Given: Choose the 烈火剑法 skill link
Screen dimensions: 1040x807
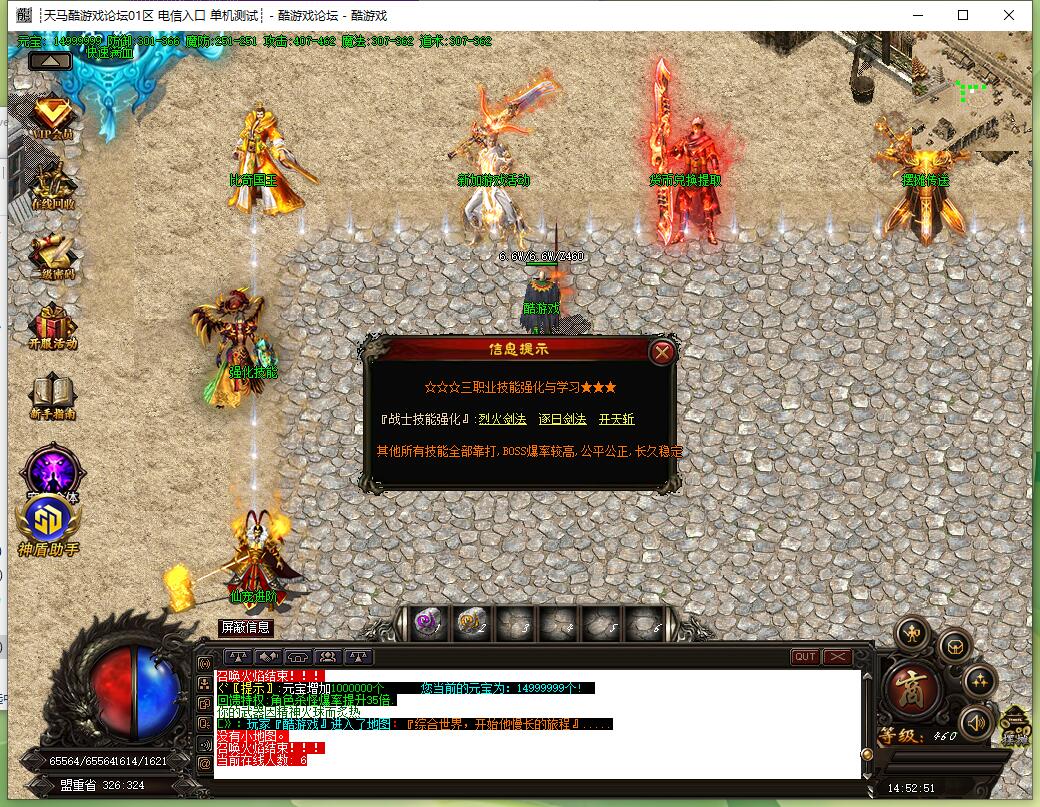Looking at the screenshot, I should (502, 420).
